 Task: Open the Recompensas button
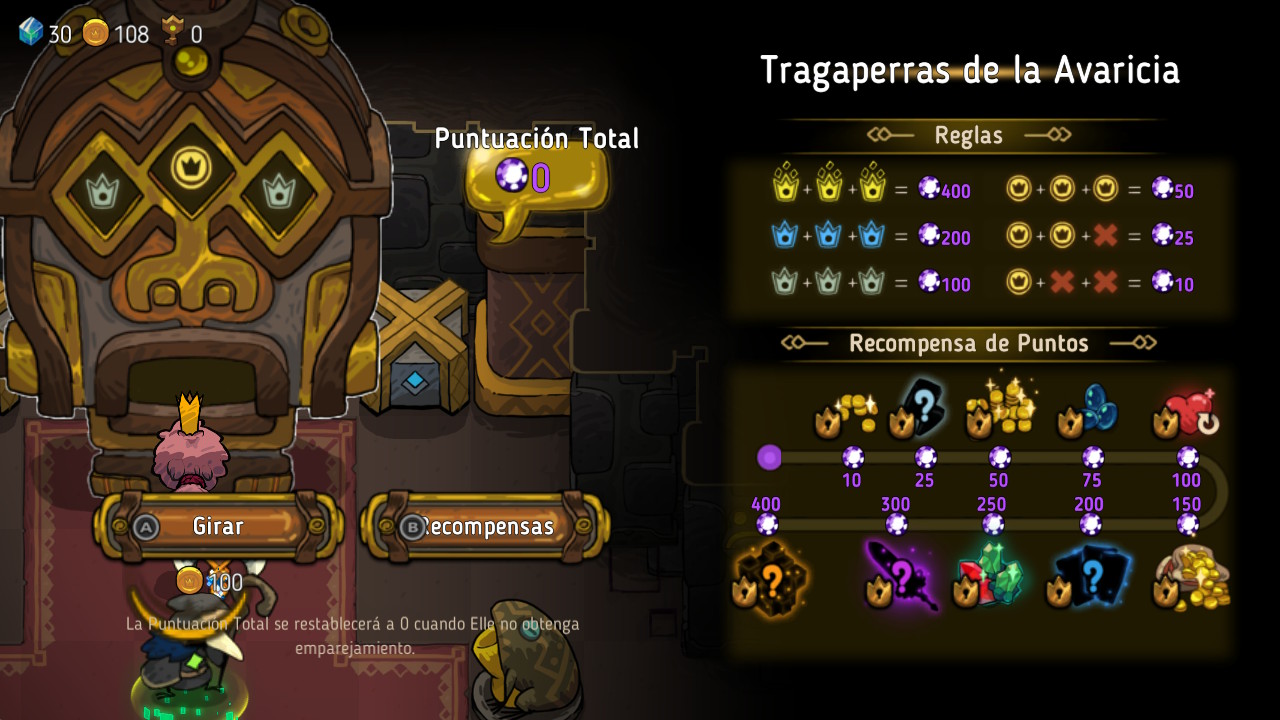tap(485, 526)
